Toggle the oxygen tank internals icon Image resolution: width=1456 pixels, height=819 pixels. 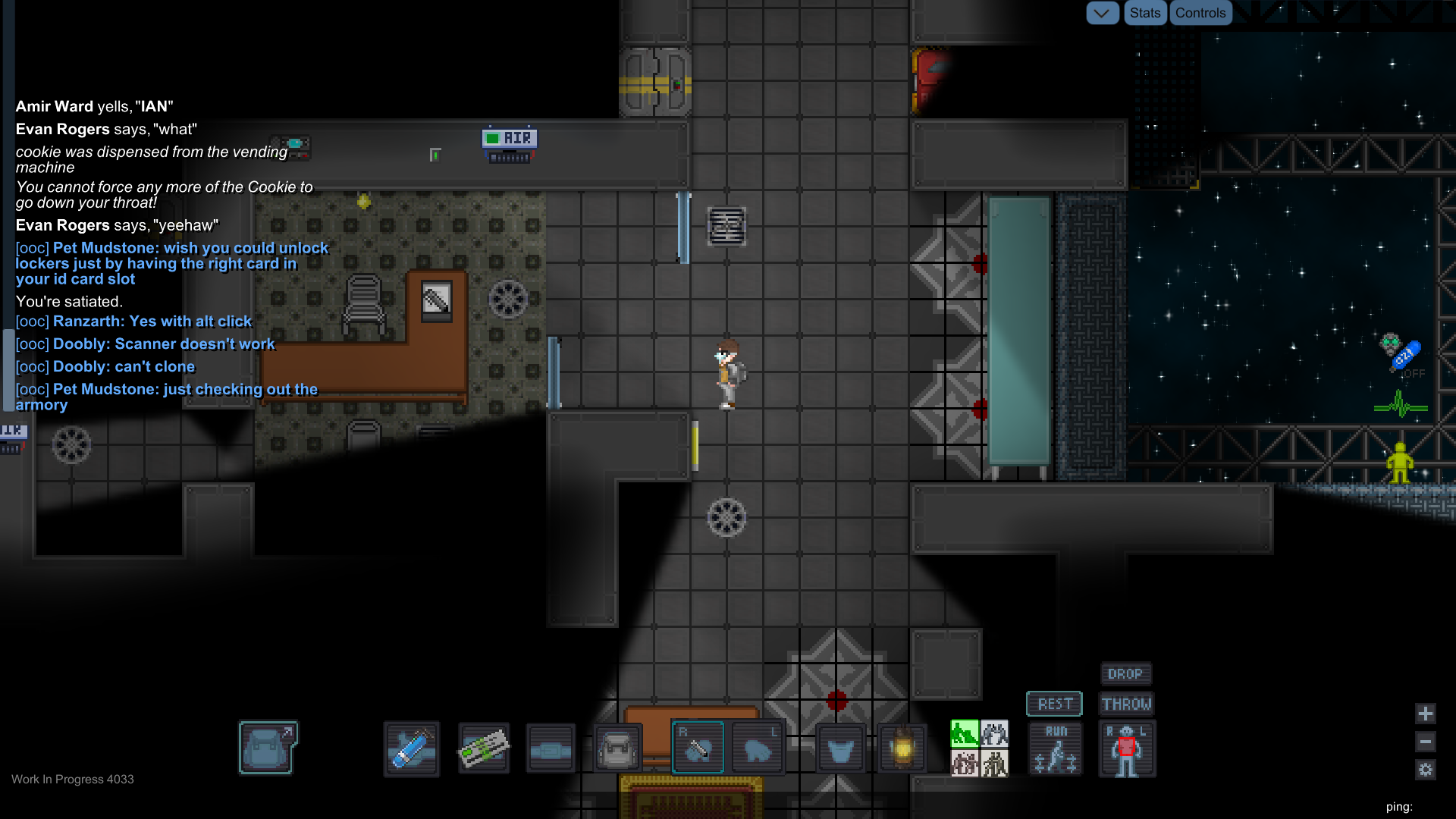tap(1402, 355)
